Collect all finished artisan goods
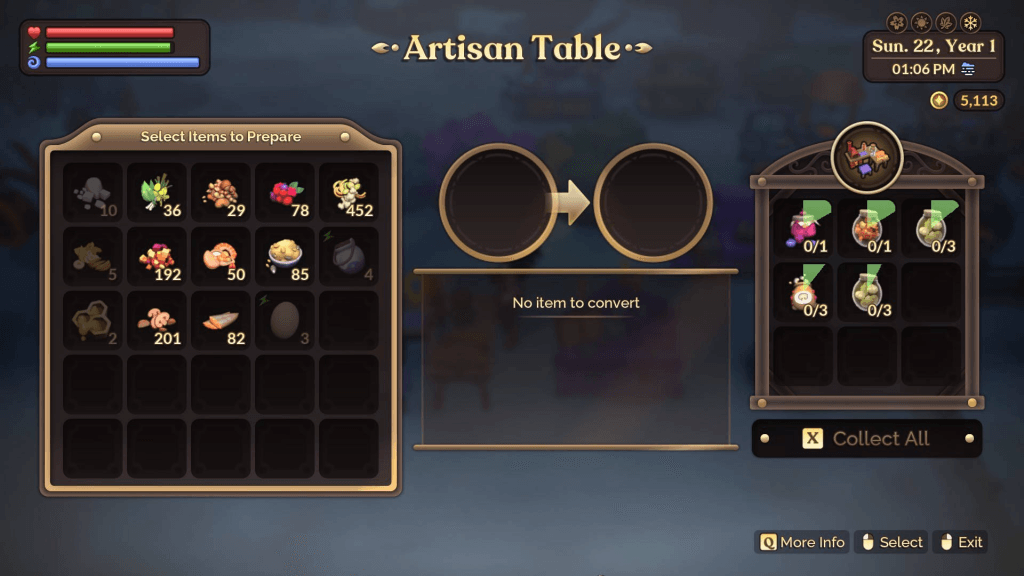This screenshot has width=1024, height=576. (866, 438)
